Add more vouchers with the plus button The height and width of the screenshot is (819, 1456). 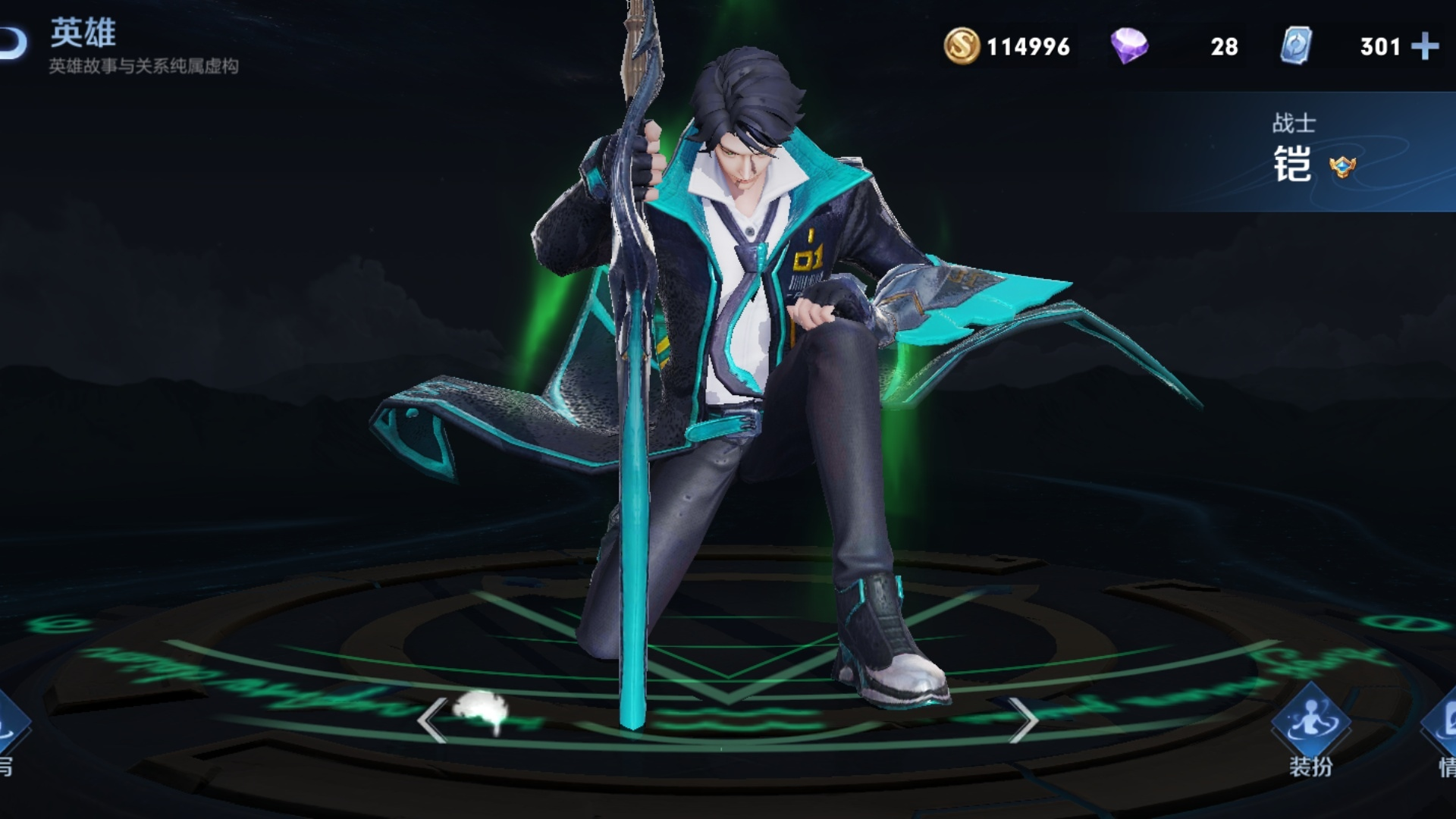coord(1425,46)
